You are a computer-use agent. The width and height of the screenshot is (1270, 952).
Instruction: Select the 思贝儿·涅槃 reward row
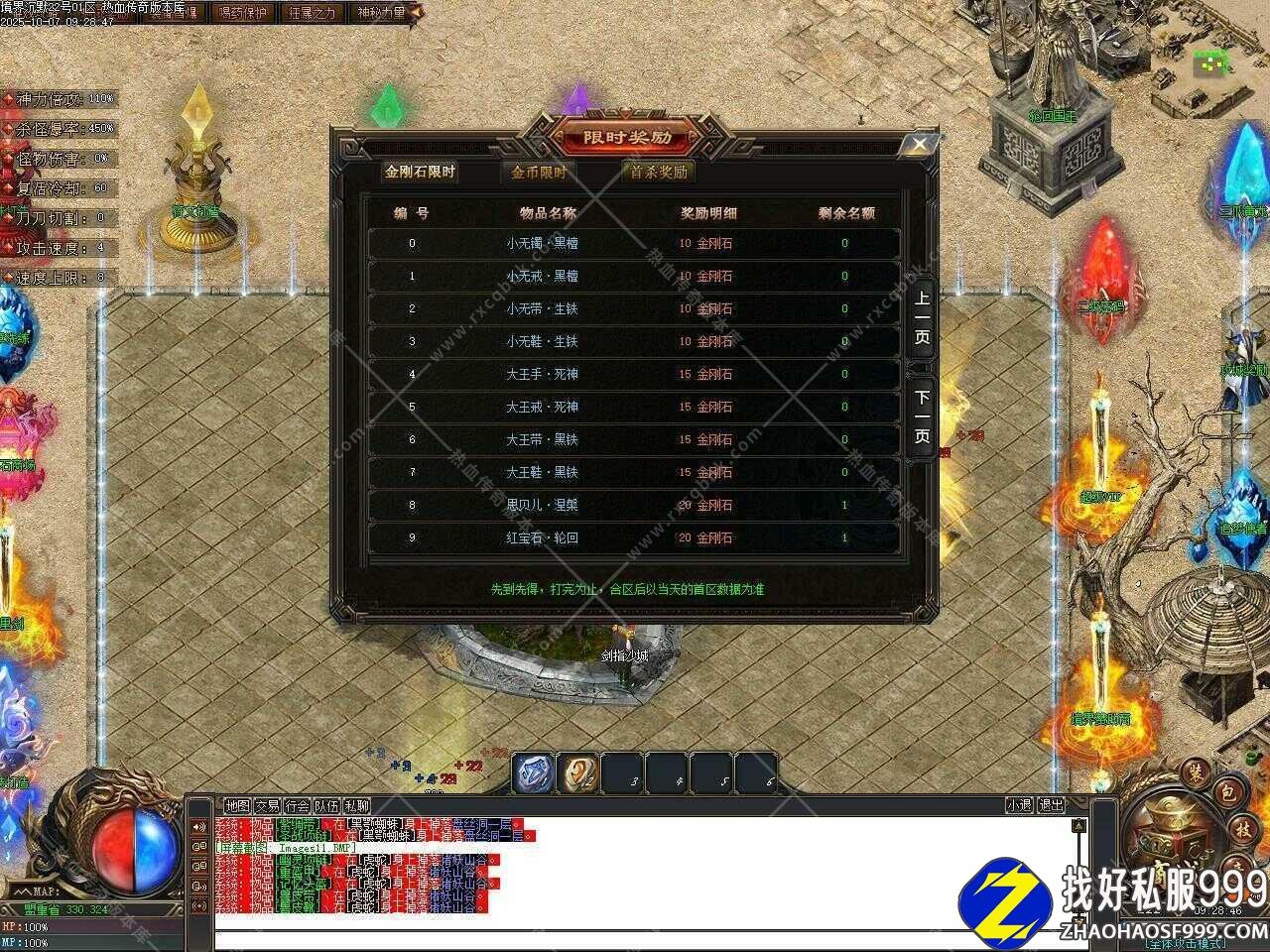pyautogui.click(x=635, y=506)
